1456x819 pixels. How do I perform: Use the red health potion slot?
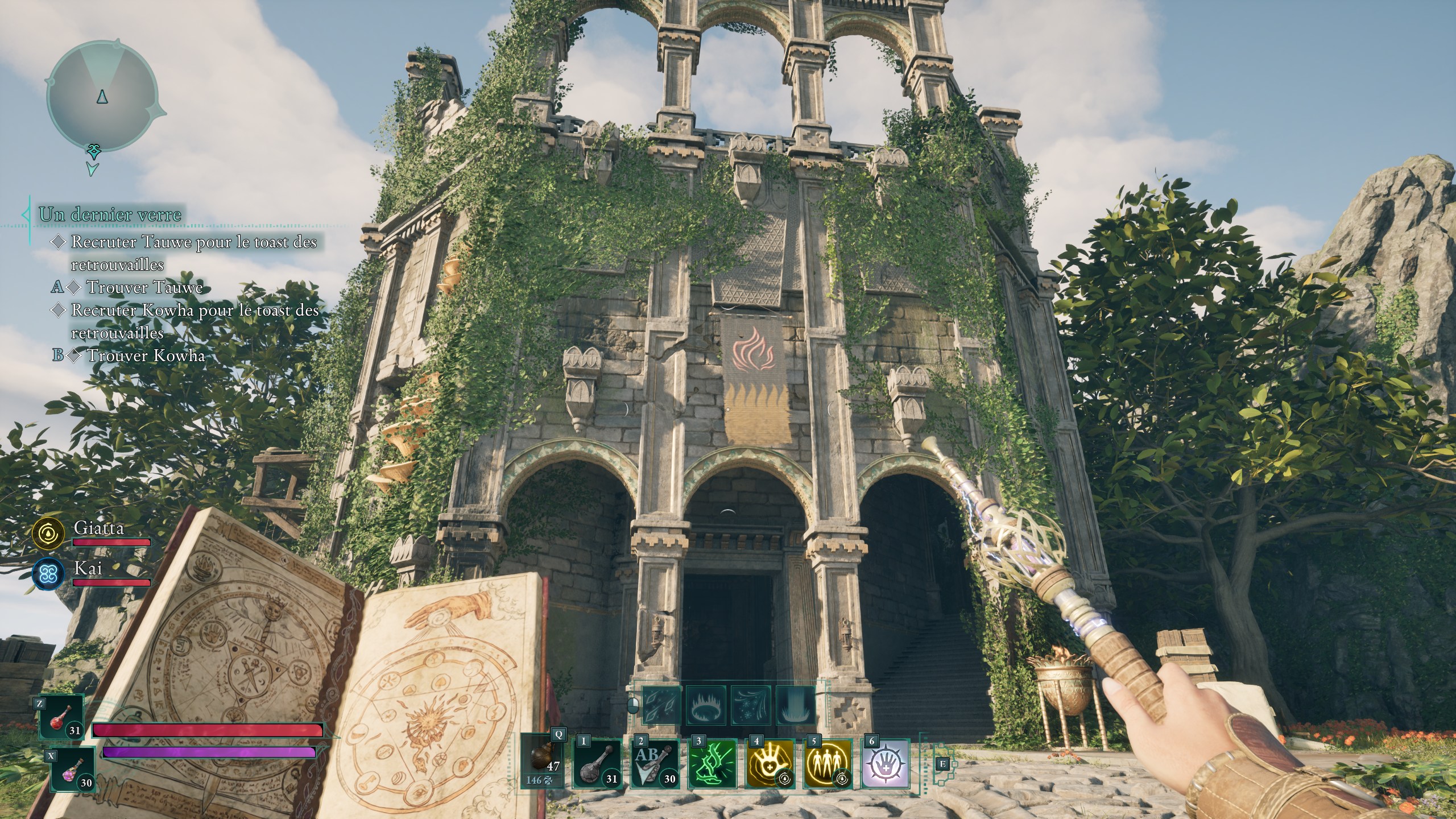(61, 718)
